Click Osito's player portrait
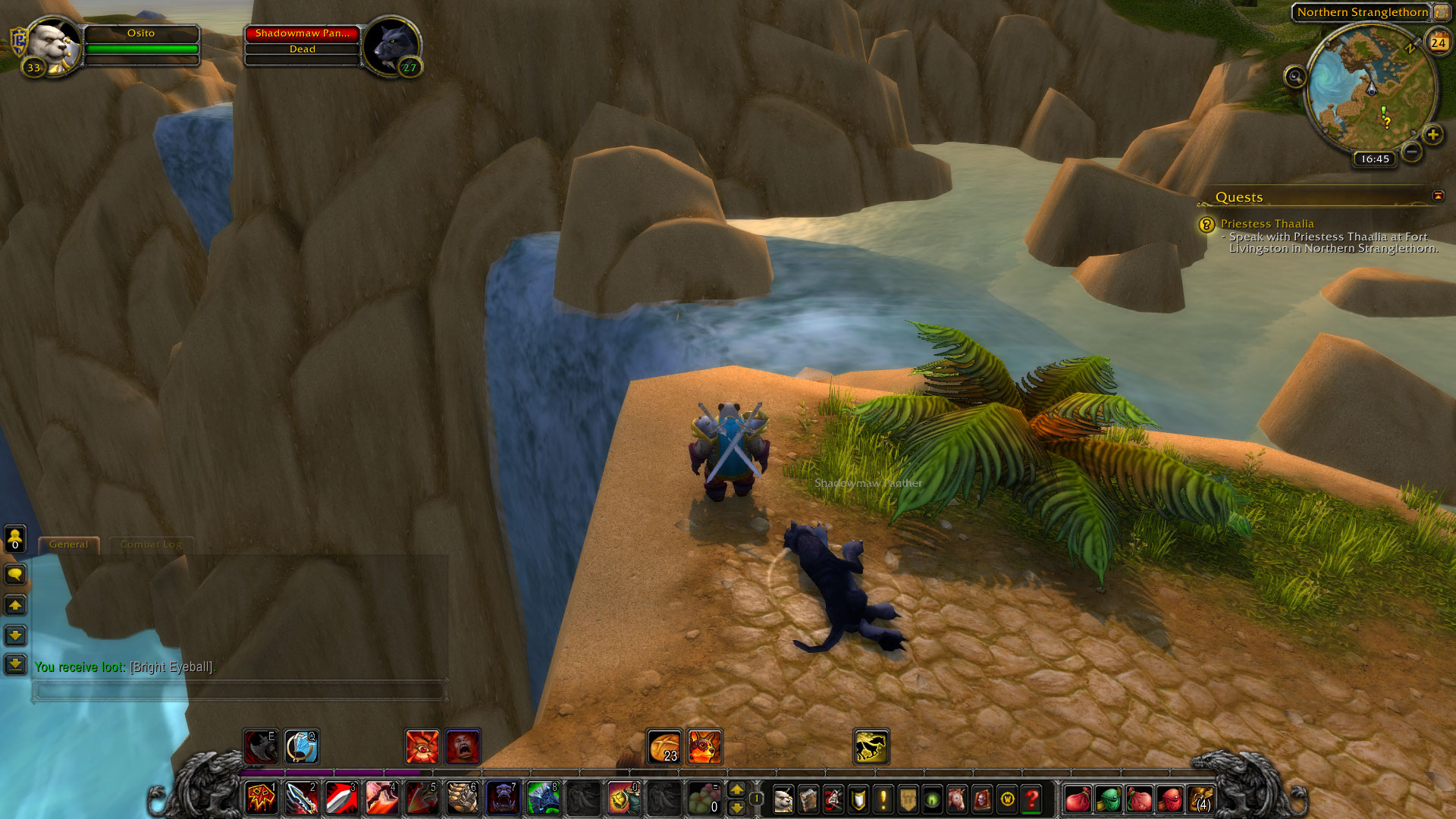This screenshot has width=1456, height=819. [53, 44]
